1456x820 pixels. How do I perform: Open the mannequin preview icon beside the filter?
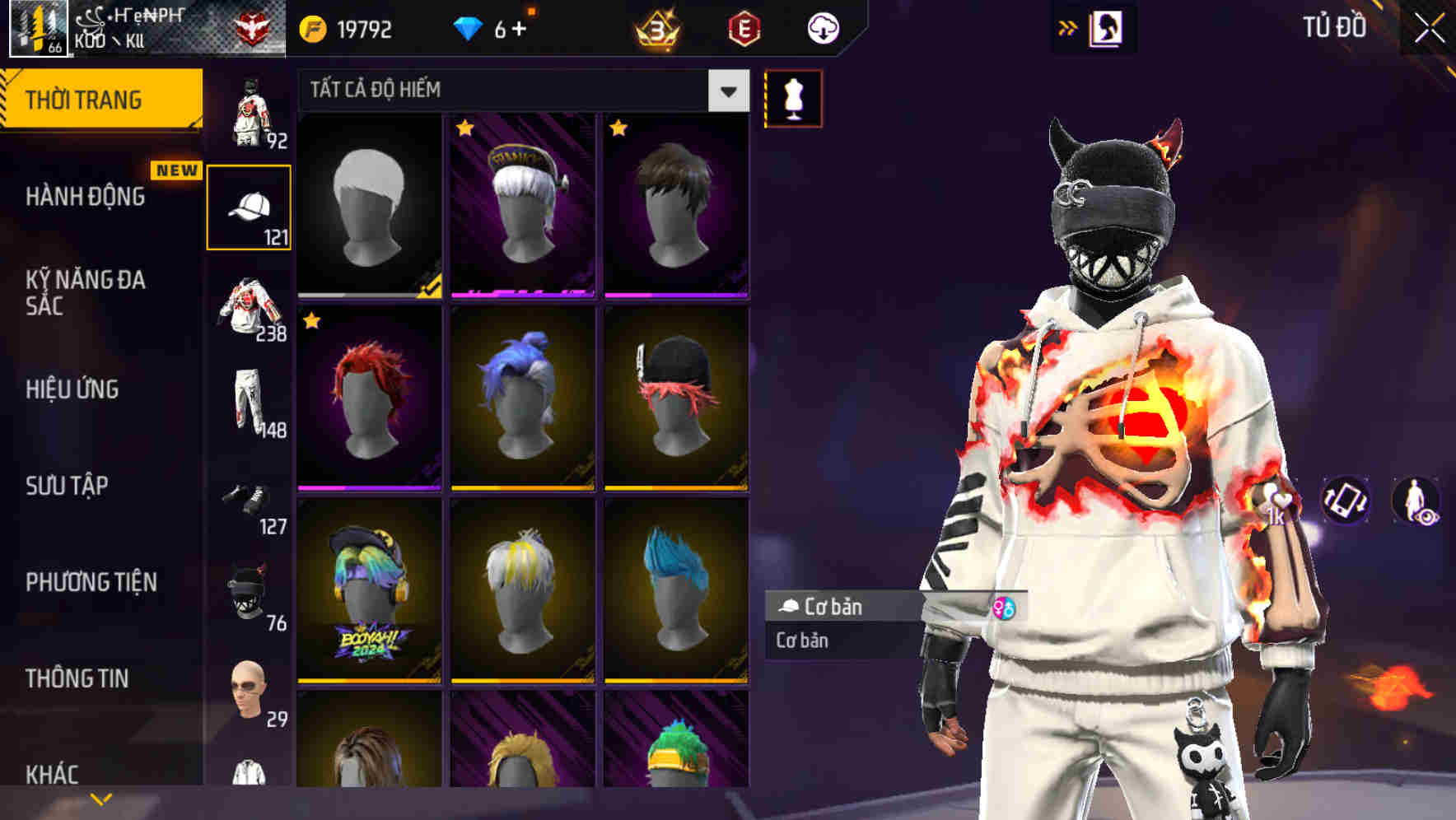792,98
